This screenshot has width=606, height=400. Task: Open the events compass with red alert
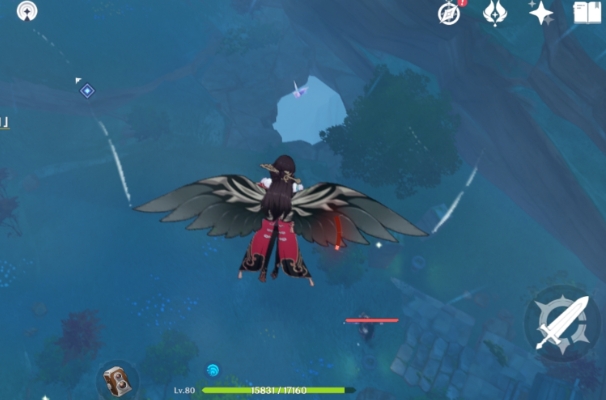(x=450, y=13)
